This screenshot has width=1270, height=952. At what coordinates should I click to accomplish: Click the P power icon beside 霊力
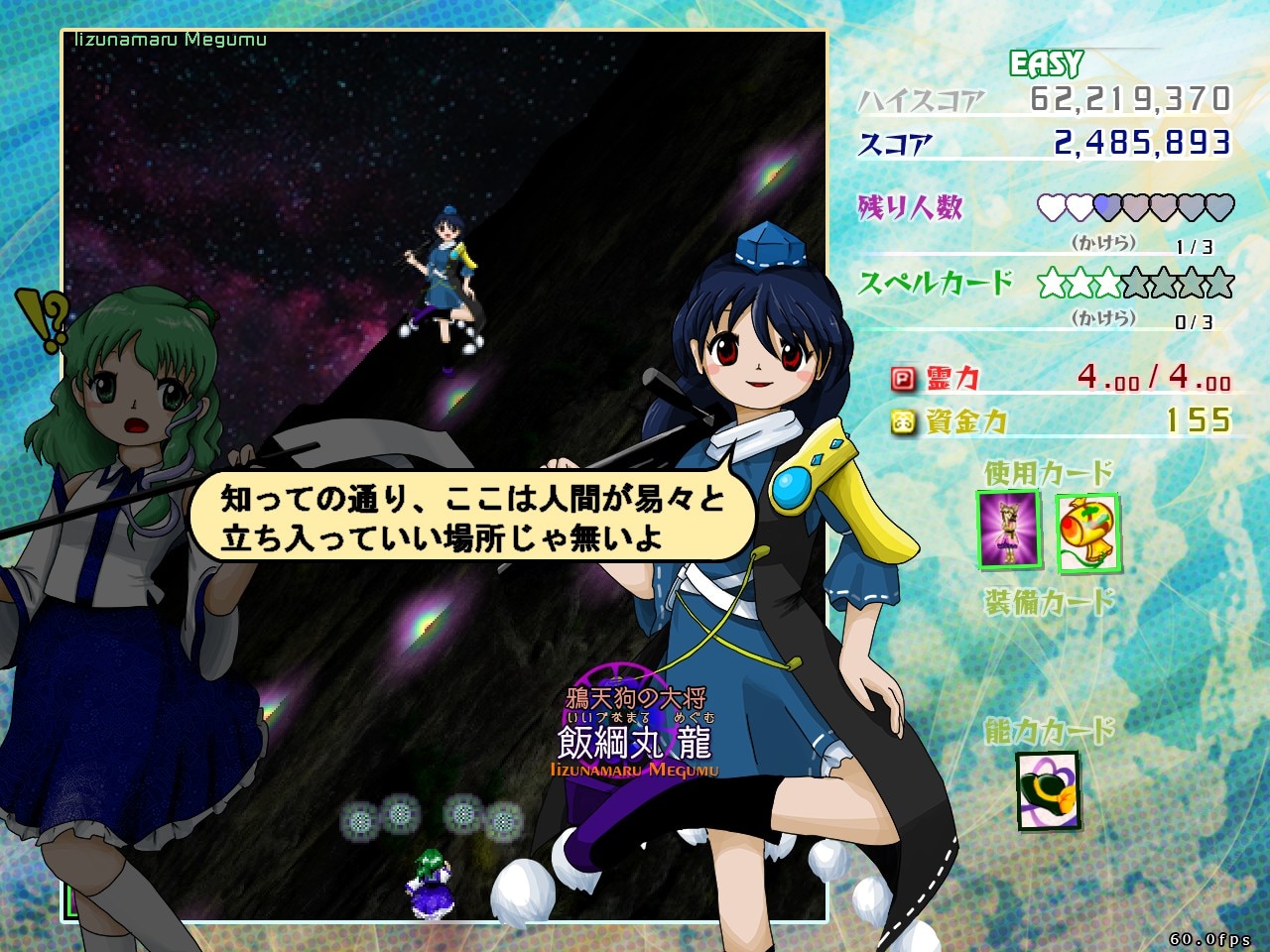point(902,378)
